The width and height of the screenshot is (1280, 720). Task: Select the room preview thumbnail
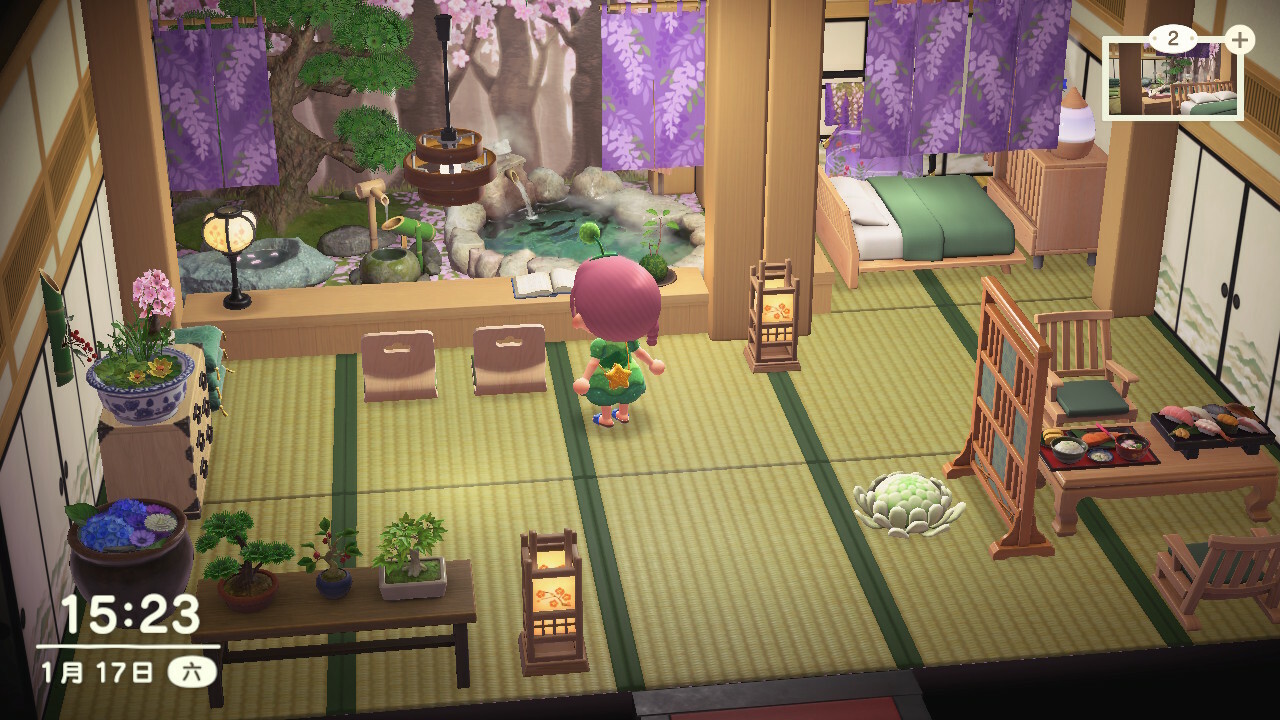[1172, 80]
